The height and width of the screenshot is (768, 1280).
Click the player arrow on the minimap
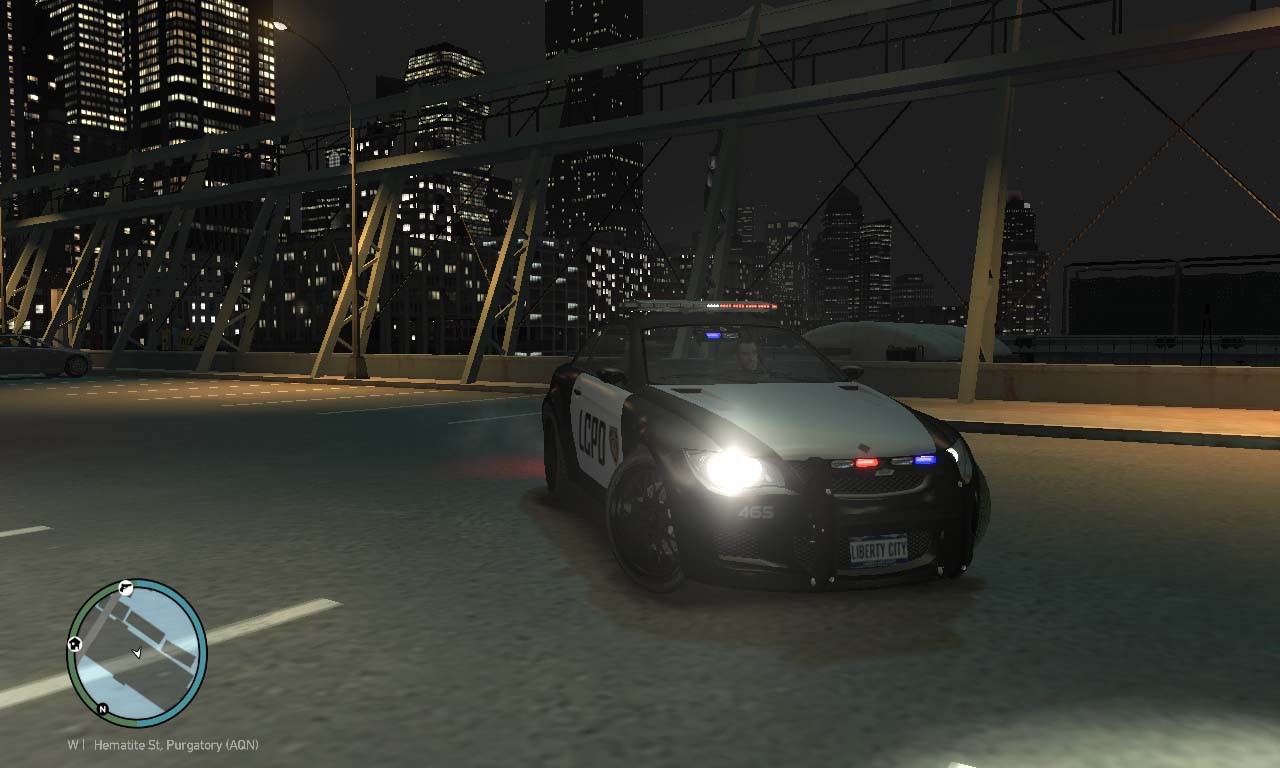click(137, 652)
